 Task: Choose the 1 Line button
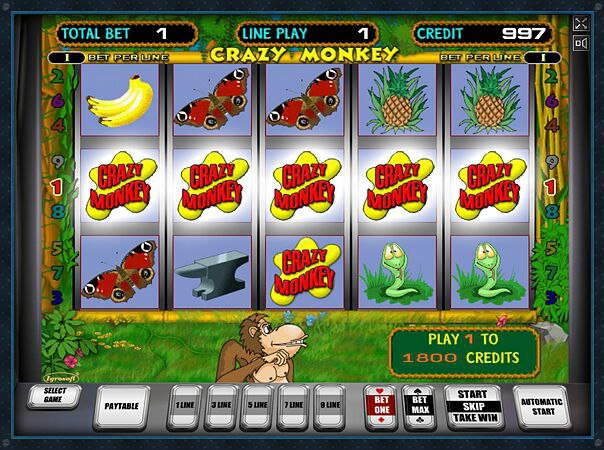(186, 406)
